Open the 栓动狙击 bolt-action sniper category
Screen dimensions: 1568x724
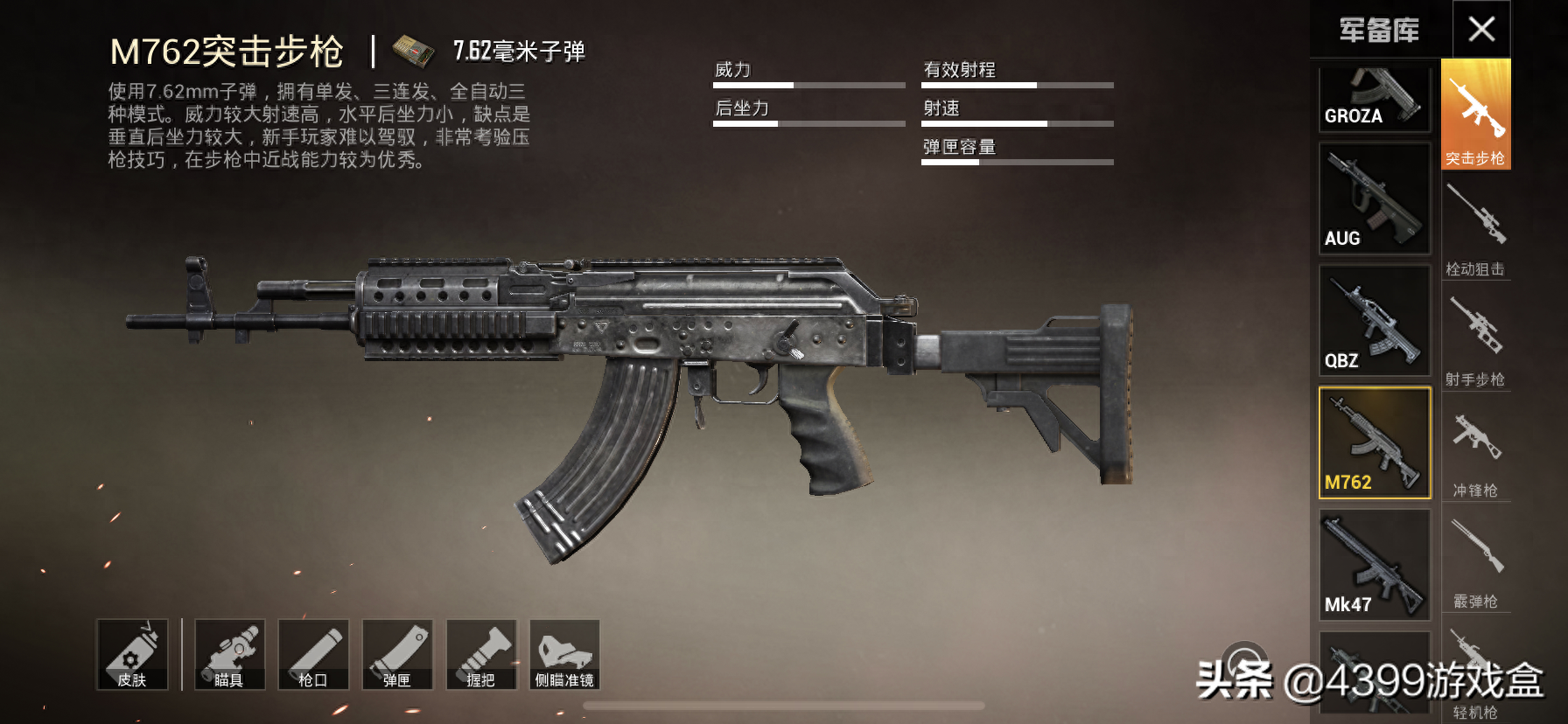tap(1475, 229)
